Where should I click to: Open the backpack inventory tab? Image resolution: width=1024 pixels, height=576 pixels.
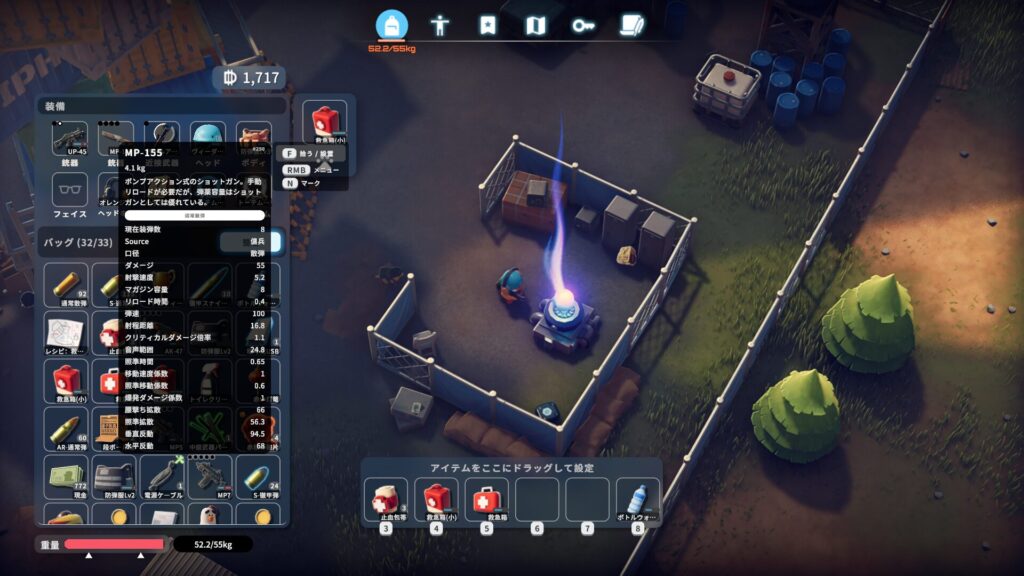[392, 25]
